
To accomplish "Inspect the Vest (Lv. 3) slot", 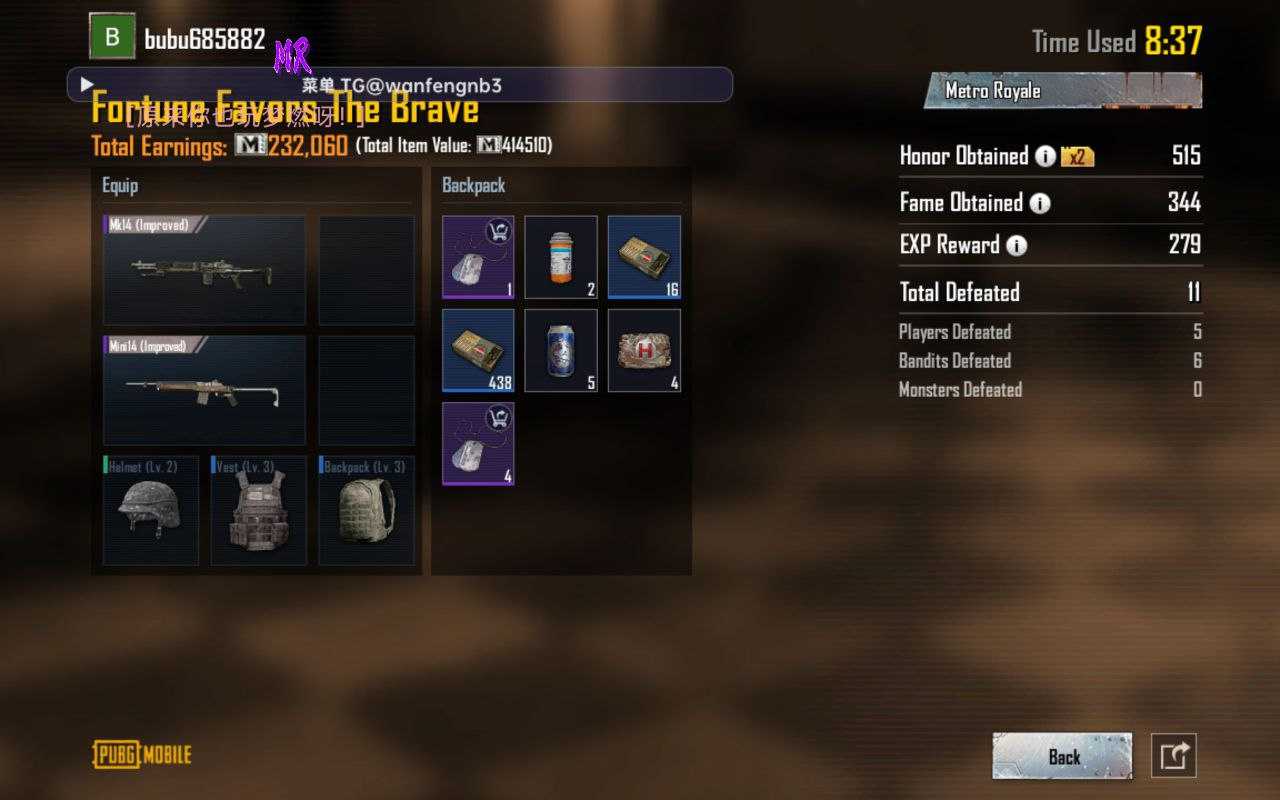I will pyautogui.click(x=258, y=511).
